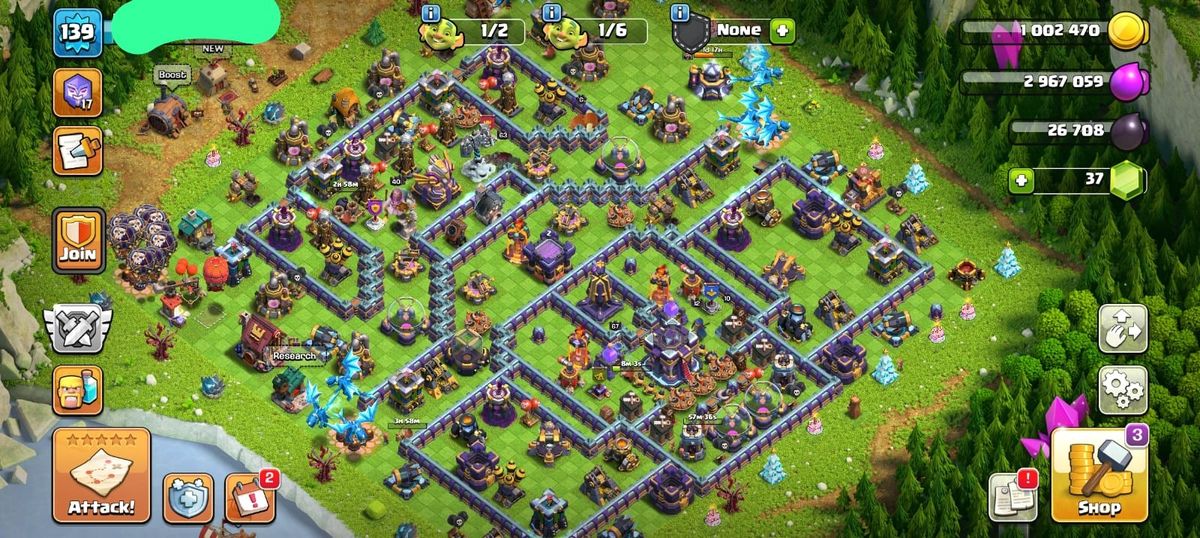Join a clan with the Join button
1200x538 pixels.
tap(78, 241)
